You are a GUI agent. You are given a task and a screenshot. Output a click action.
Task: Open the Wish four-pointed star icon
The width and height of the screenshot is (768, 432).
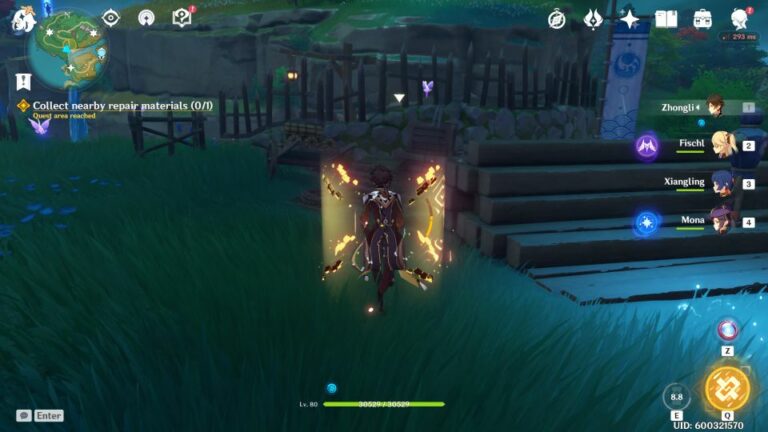630,19
